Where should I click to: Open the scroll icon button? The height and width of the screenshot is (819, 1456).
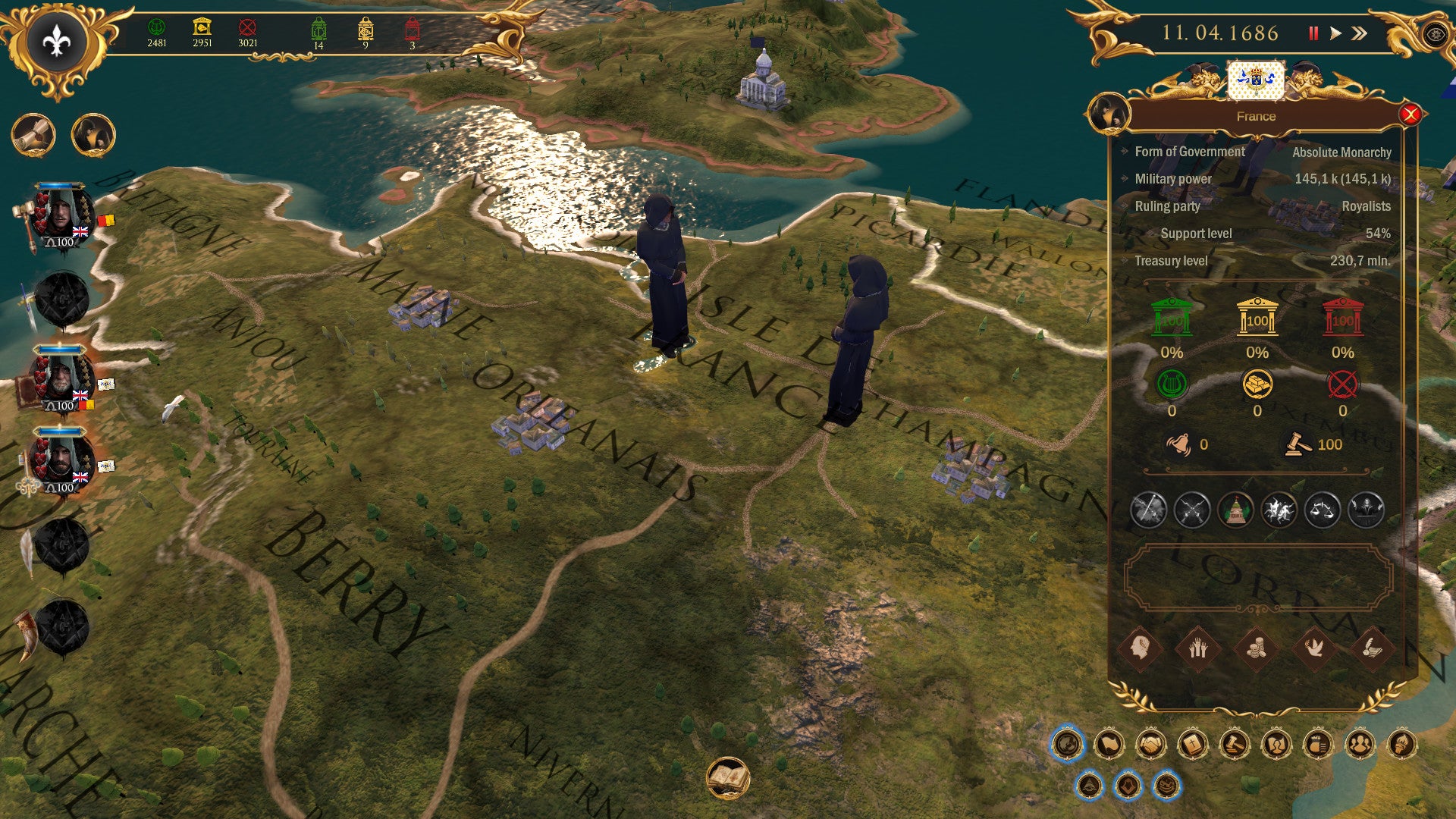coord(33,136)
